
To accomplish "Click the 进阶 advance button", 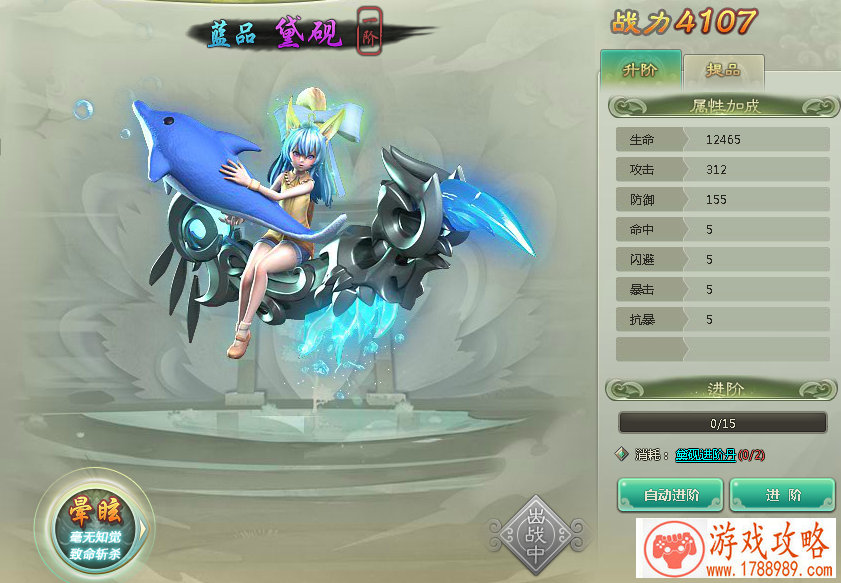I will click(x=782, y=495).
